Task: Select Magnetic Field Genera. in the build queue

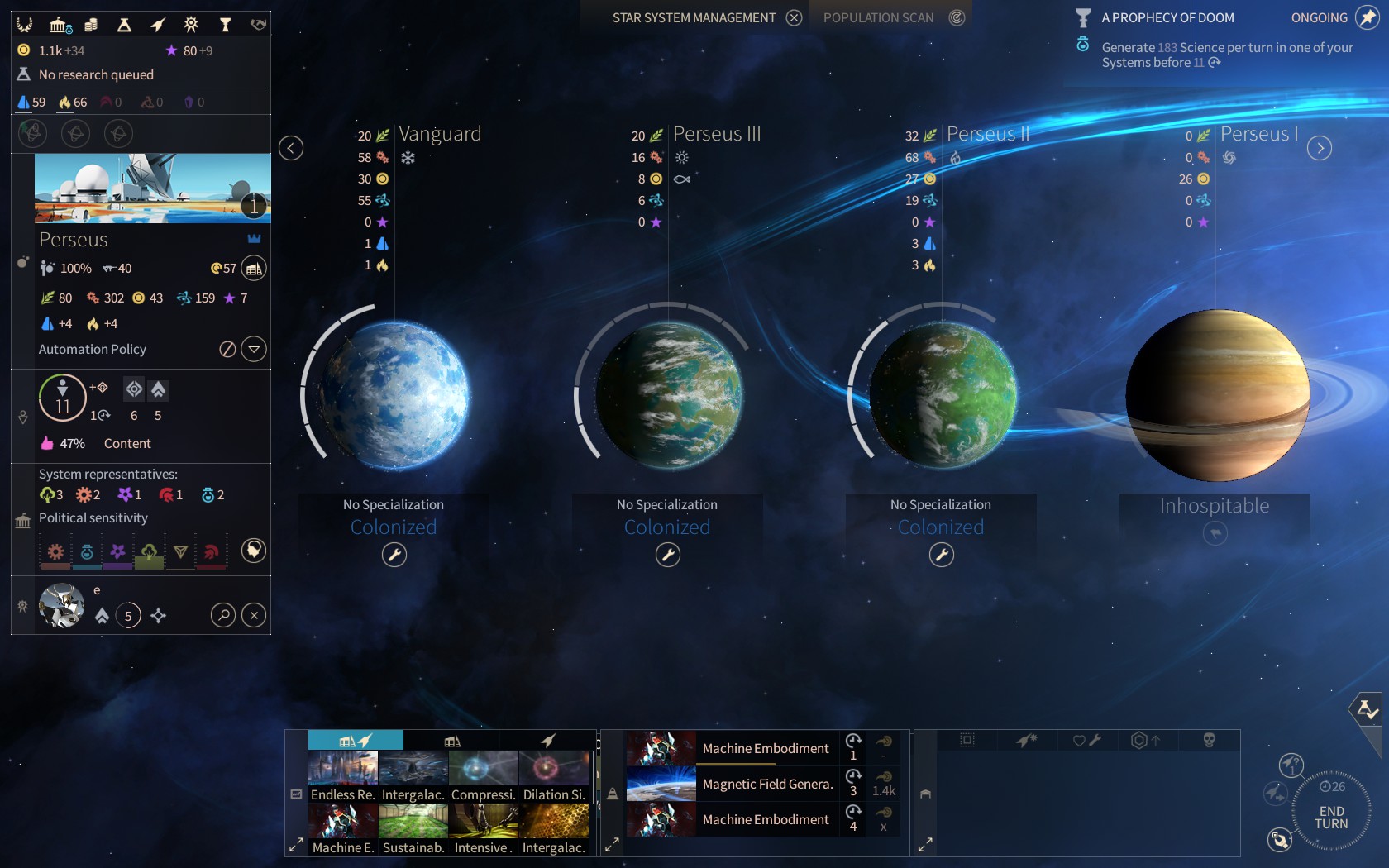Action: point(766,784)
